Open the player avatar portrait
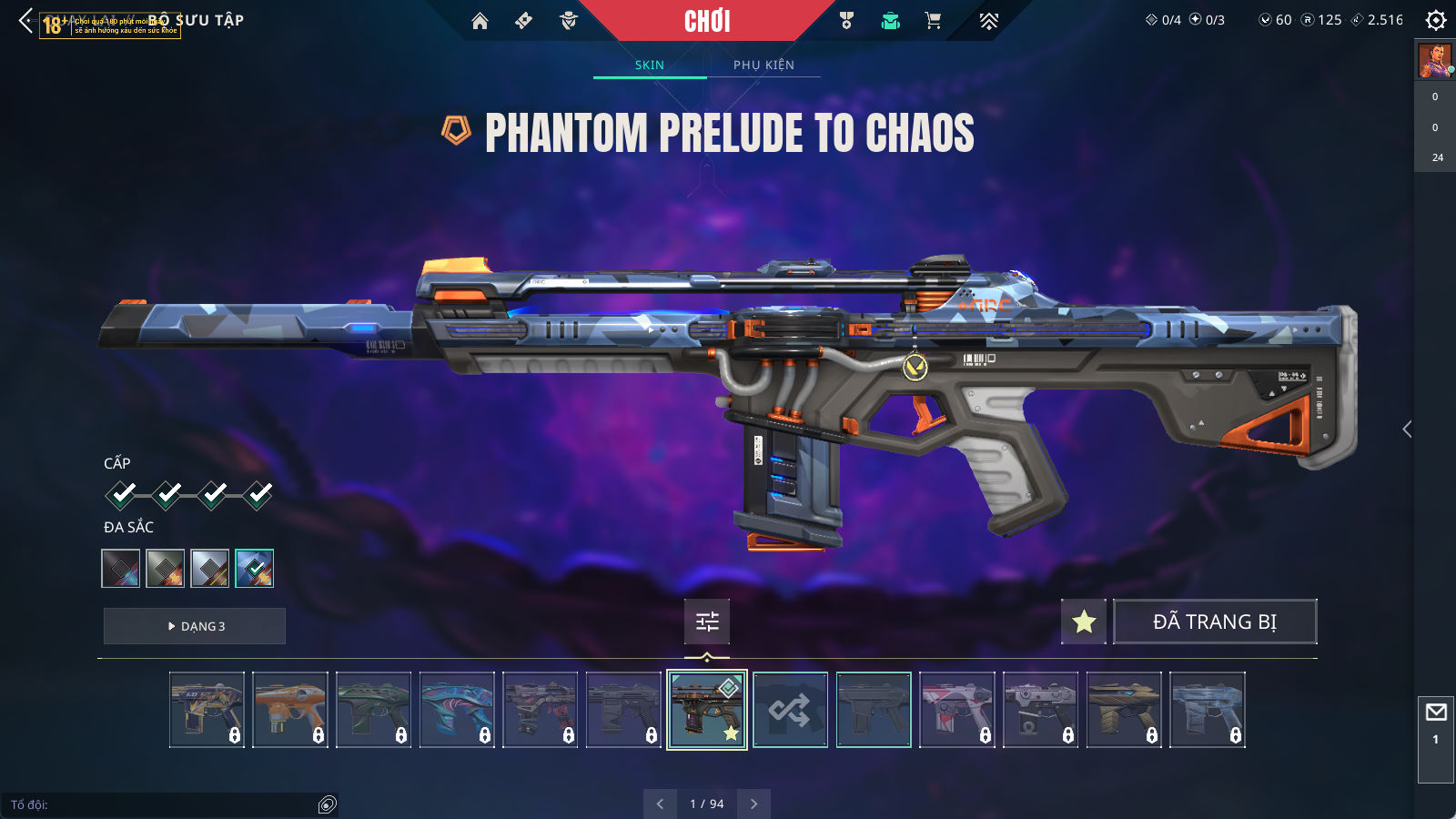Screen dimensions: 1456x819 click(x=1434, y=61)
